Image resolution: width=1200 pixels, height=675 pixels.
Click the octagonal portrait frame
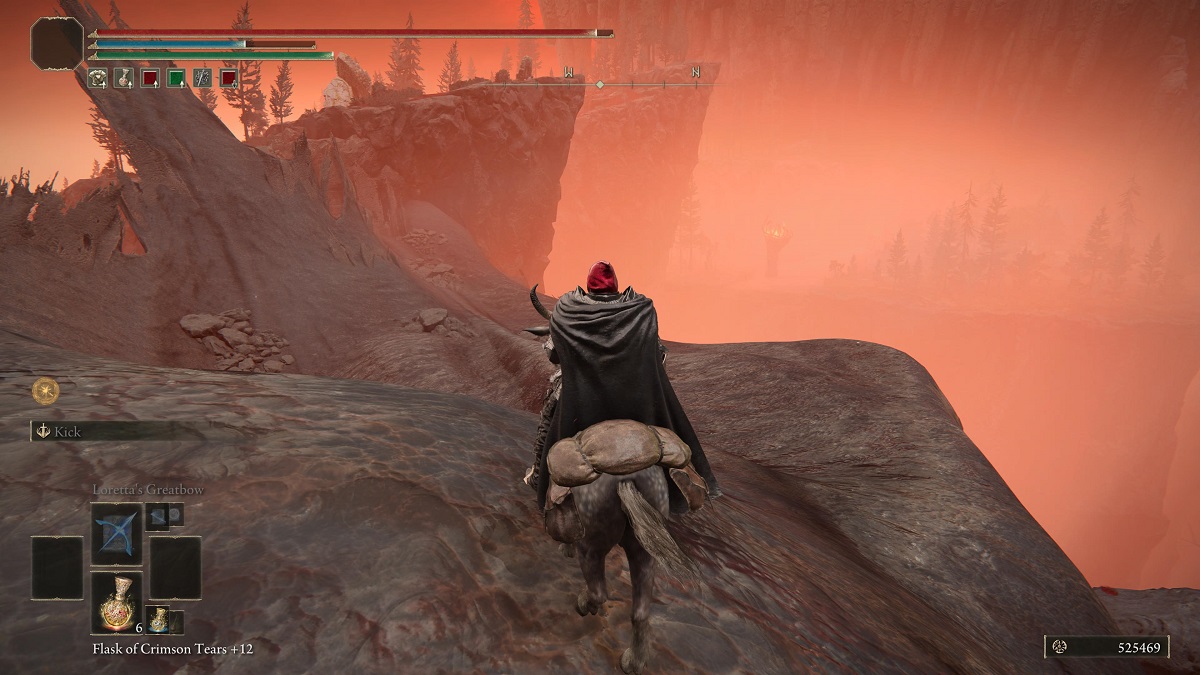[57, 44]
